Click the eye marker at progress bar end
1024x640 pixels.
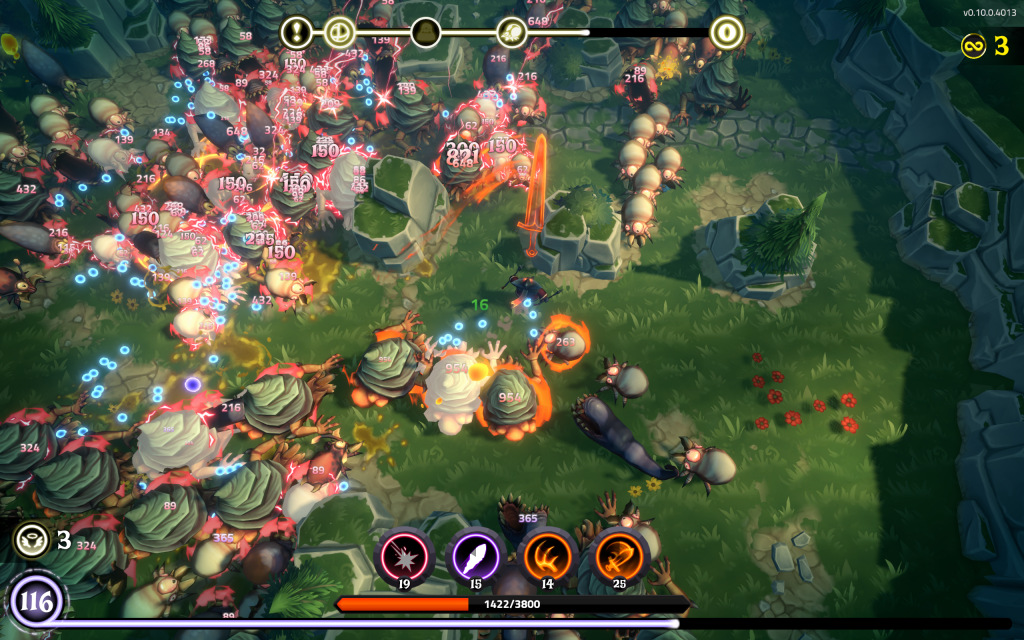[x=726, y=32]
